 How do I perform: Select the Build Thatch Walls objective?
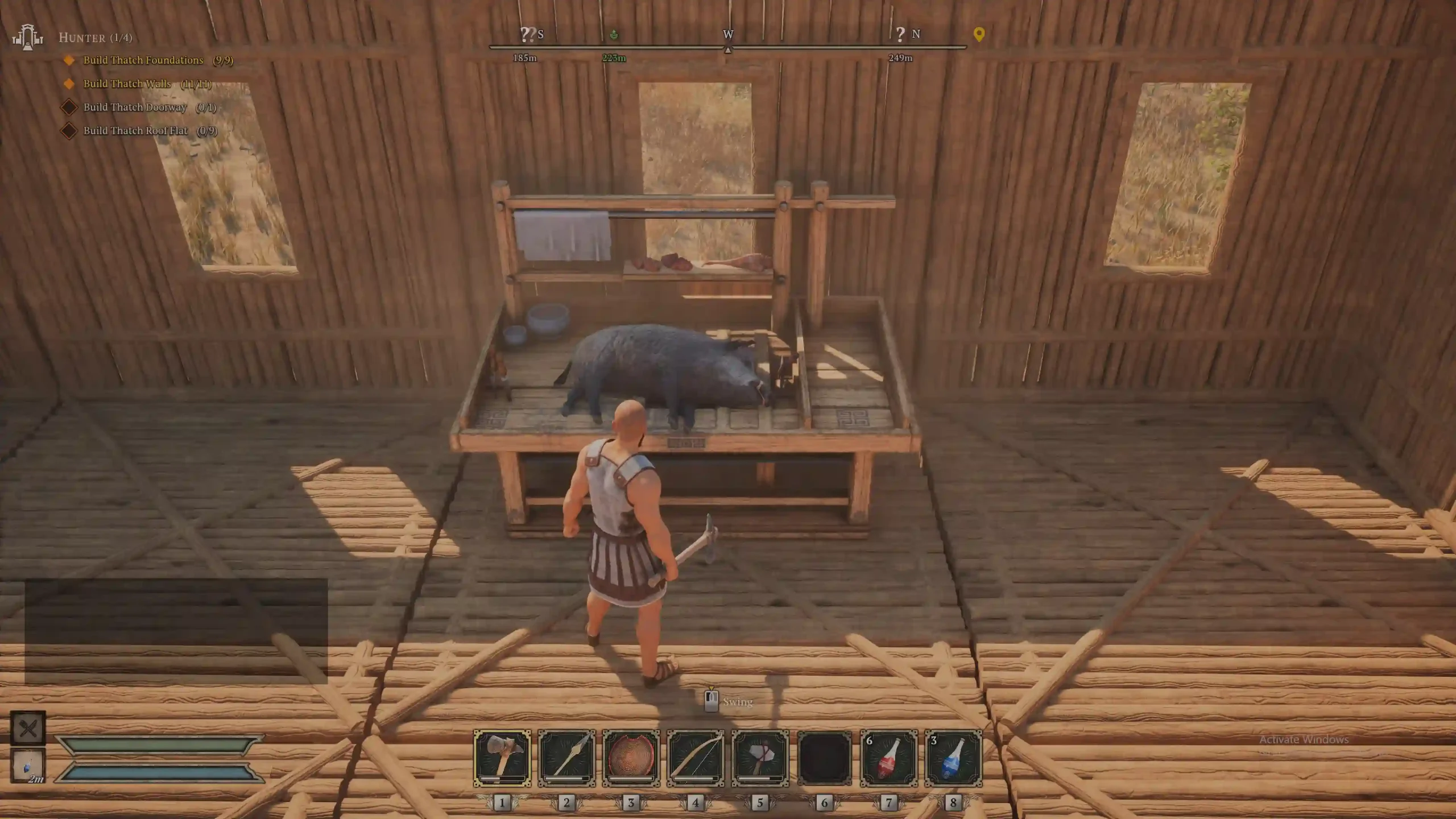point(127,84)
